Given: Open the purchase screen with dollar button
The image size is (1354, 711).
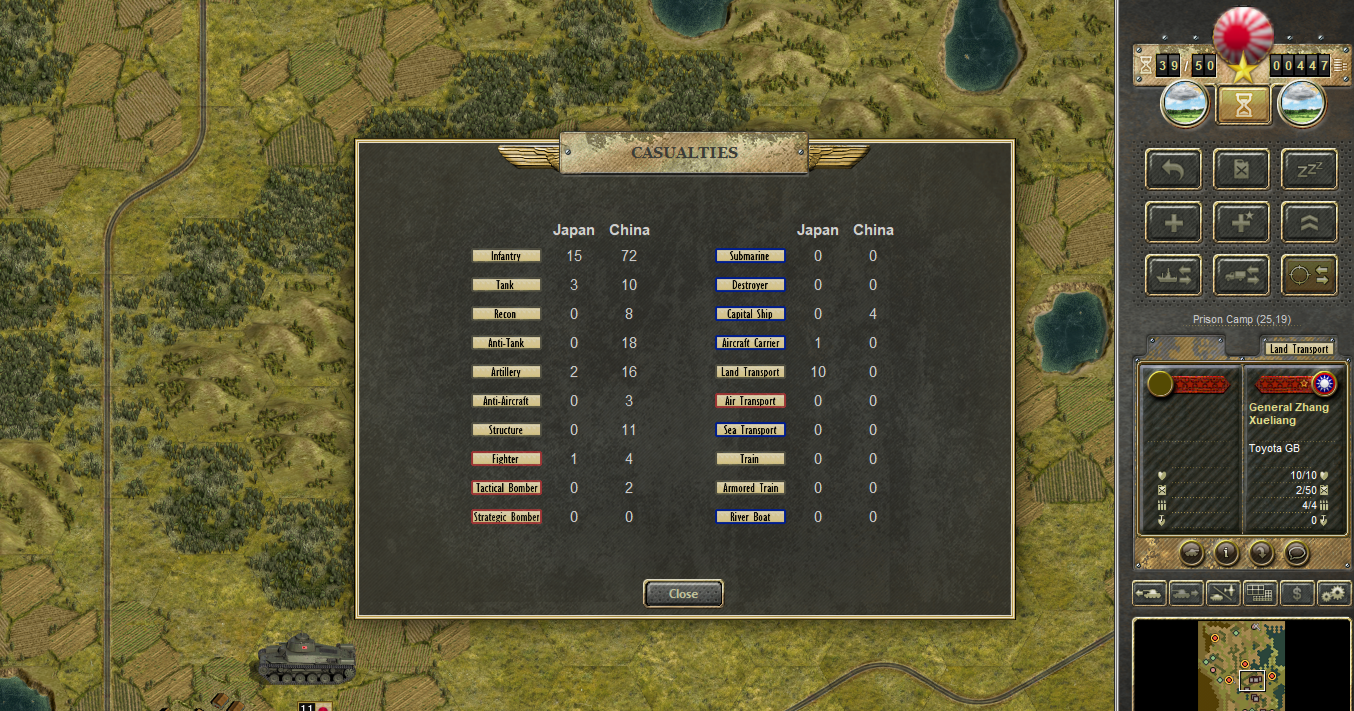Looking at the screenshot, I should (x=1297, y=593).
